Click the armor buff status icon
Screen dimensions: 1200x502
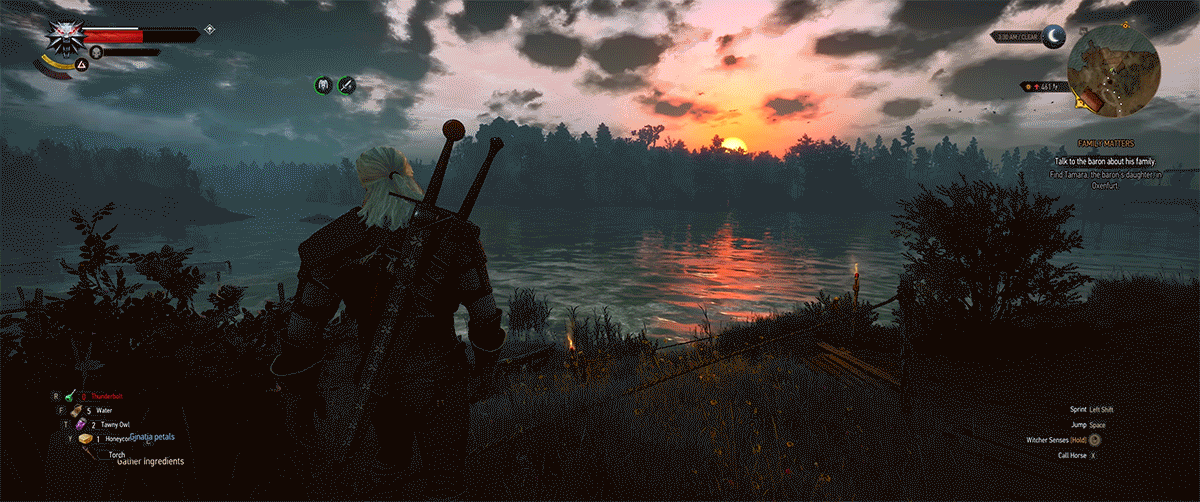tap(324, 85)
